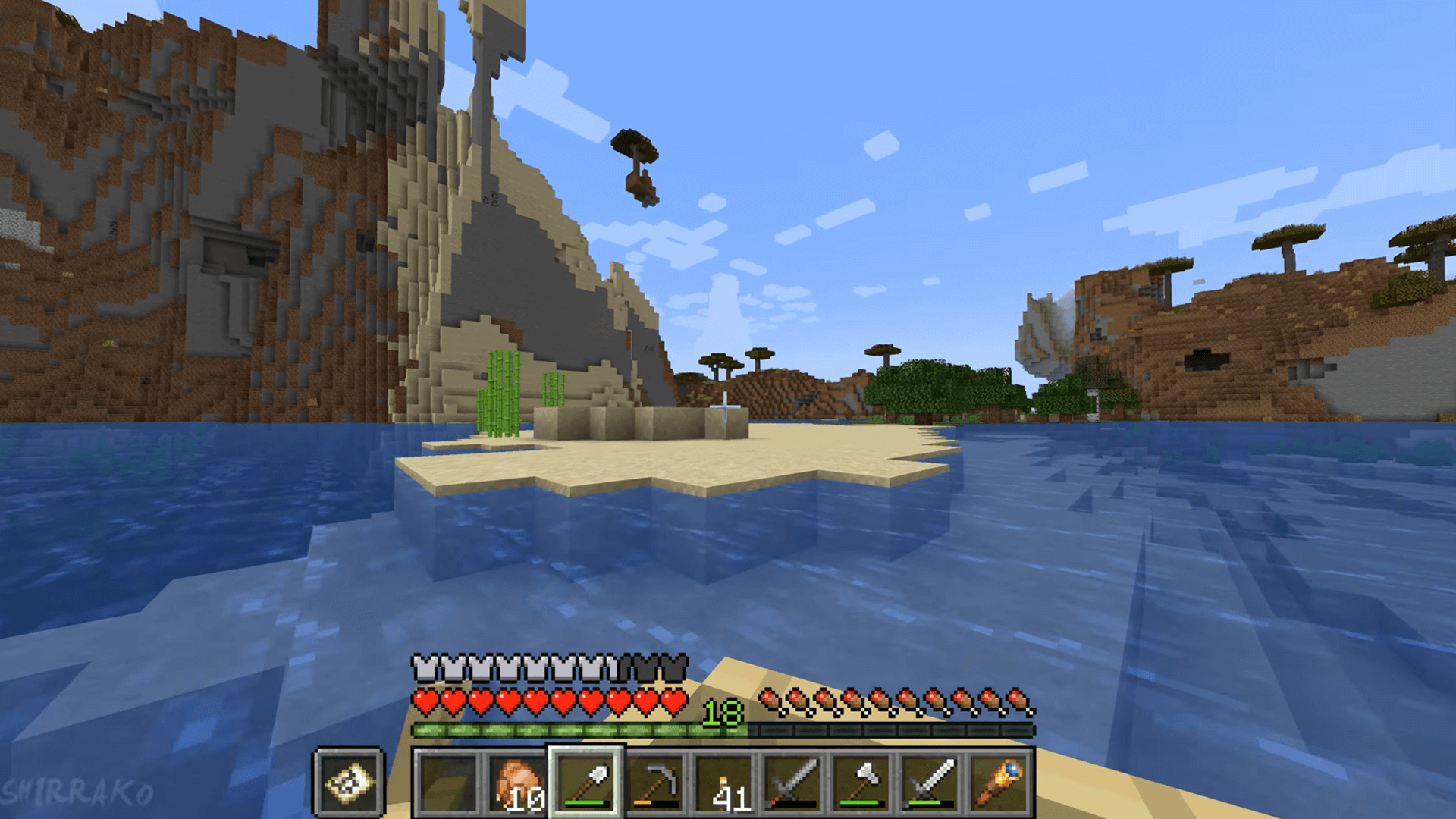Select the iron axe in the hotbar
Screen dimensions: 1456x819
coord(863,781)
